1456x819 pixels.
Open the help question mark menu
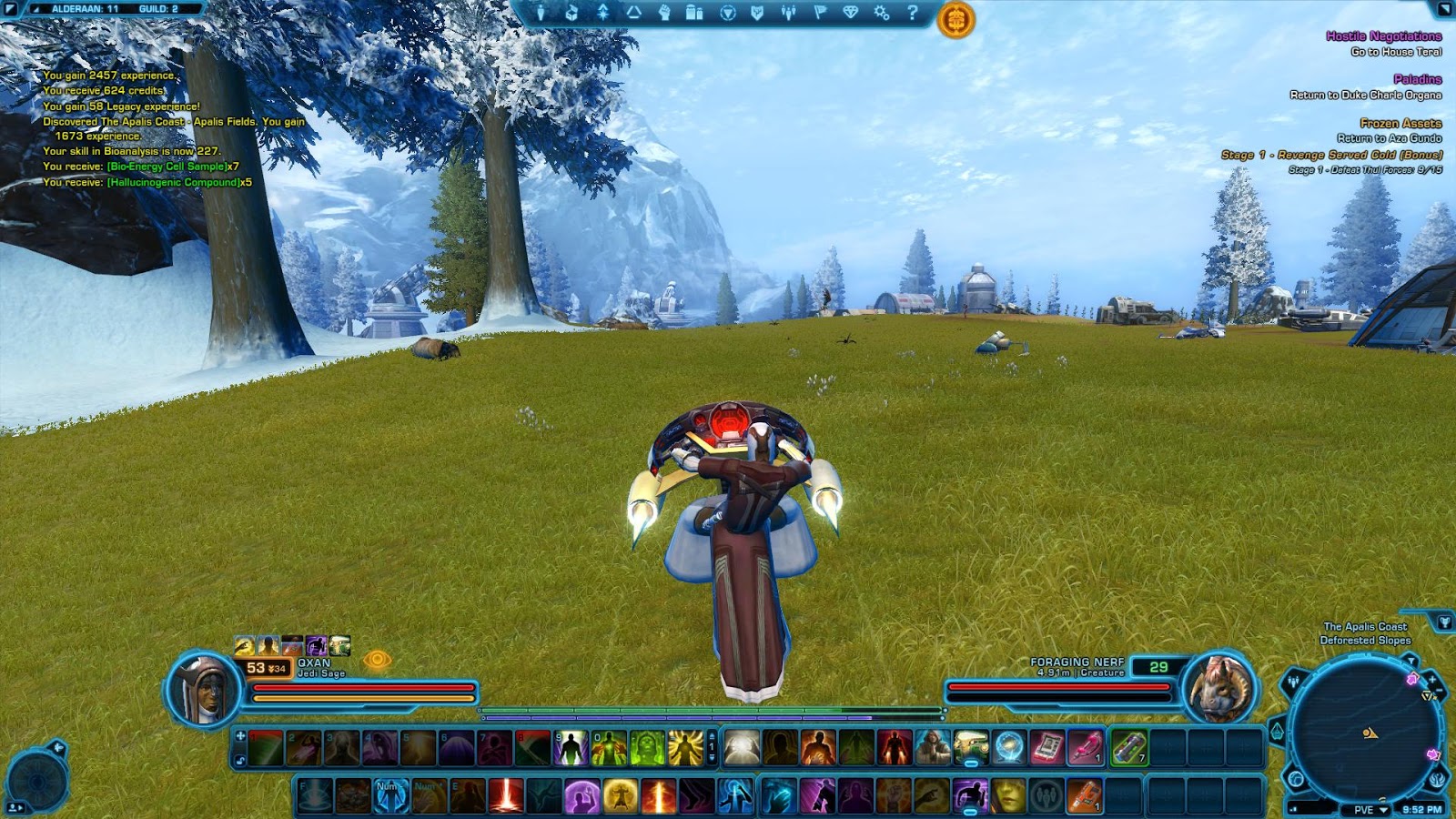[x=913, y=13]
